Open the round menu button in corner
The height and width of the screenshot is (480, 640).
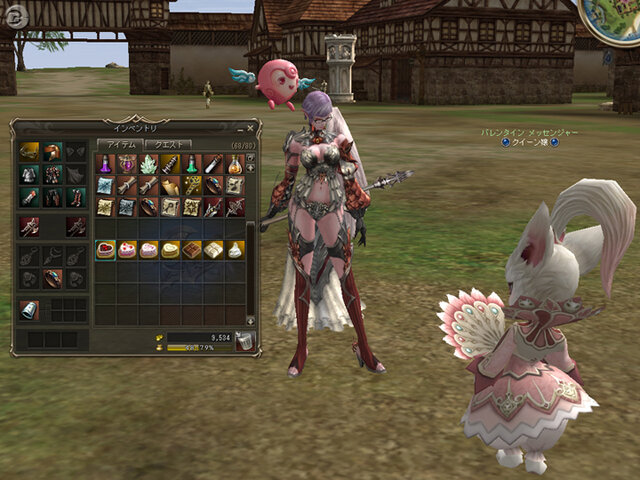coord(14,15)
